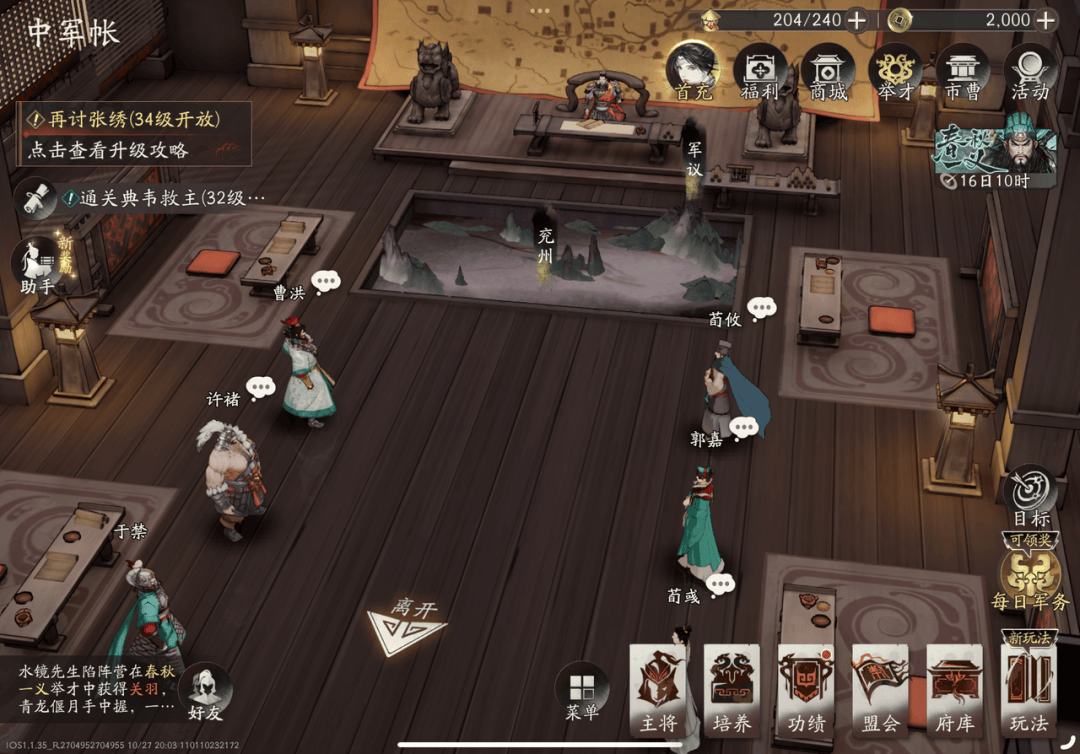
Task: Open the 举才 recruitment icon
Action: [x=895, y=72]
